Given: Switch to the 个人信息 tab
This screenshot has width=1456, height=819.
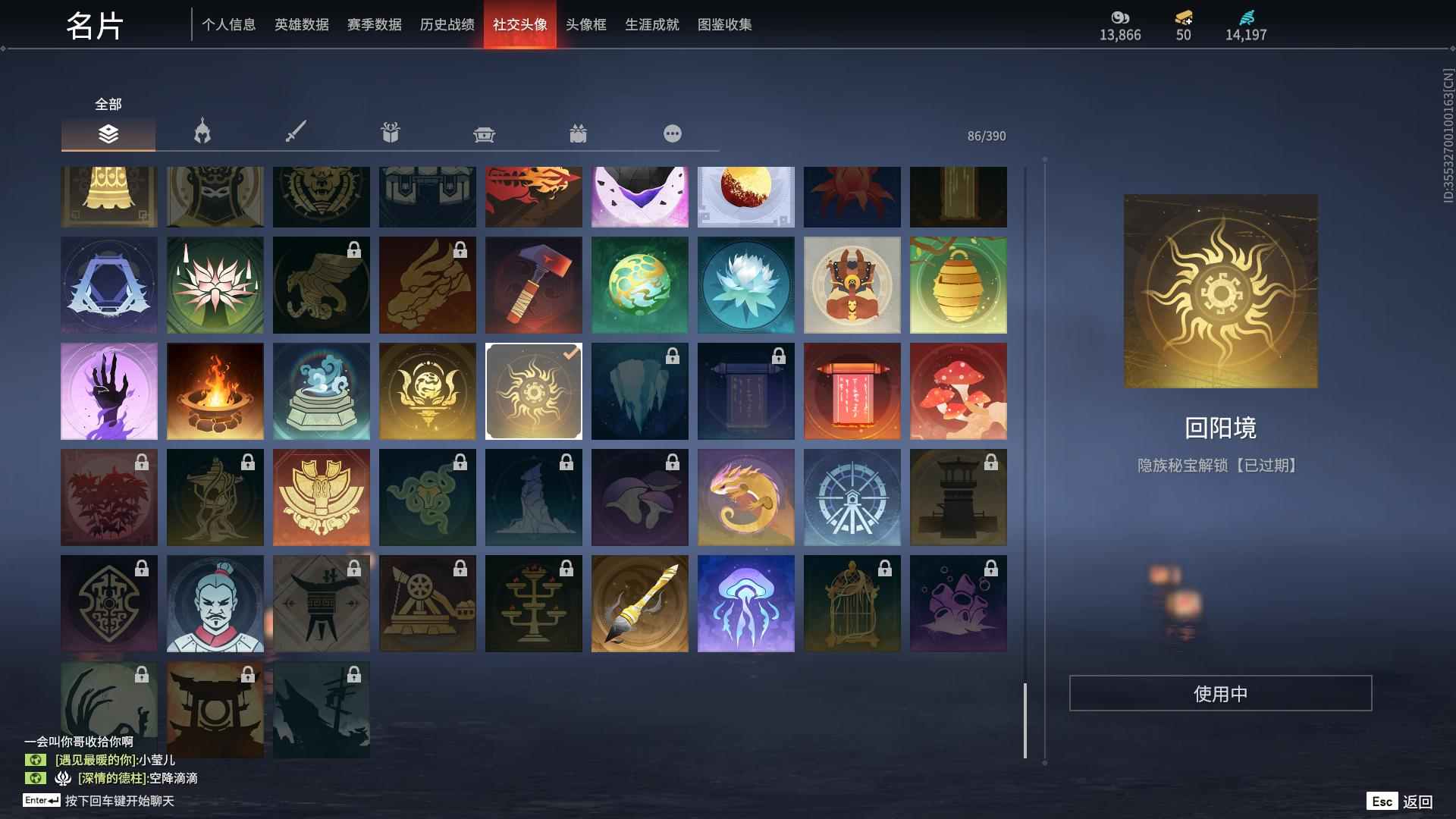Looking at the screenshot, I should coord(229,24).
